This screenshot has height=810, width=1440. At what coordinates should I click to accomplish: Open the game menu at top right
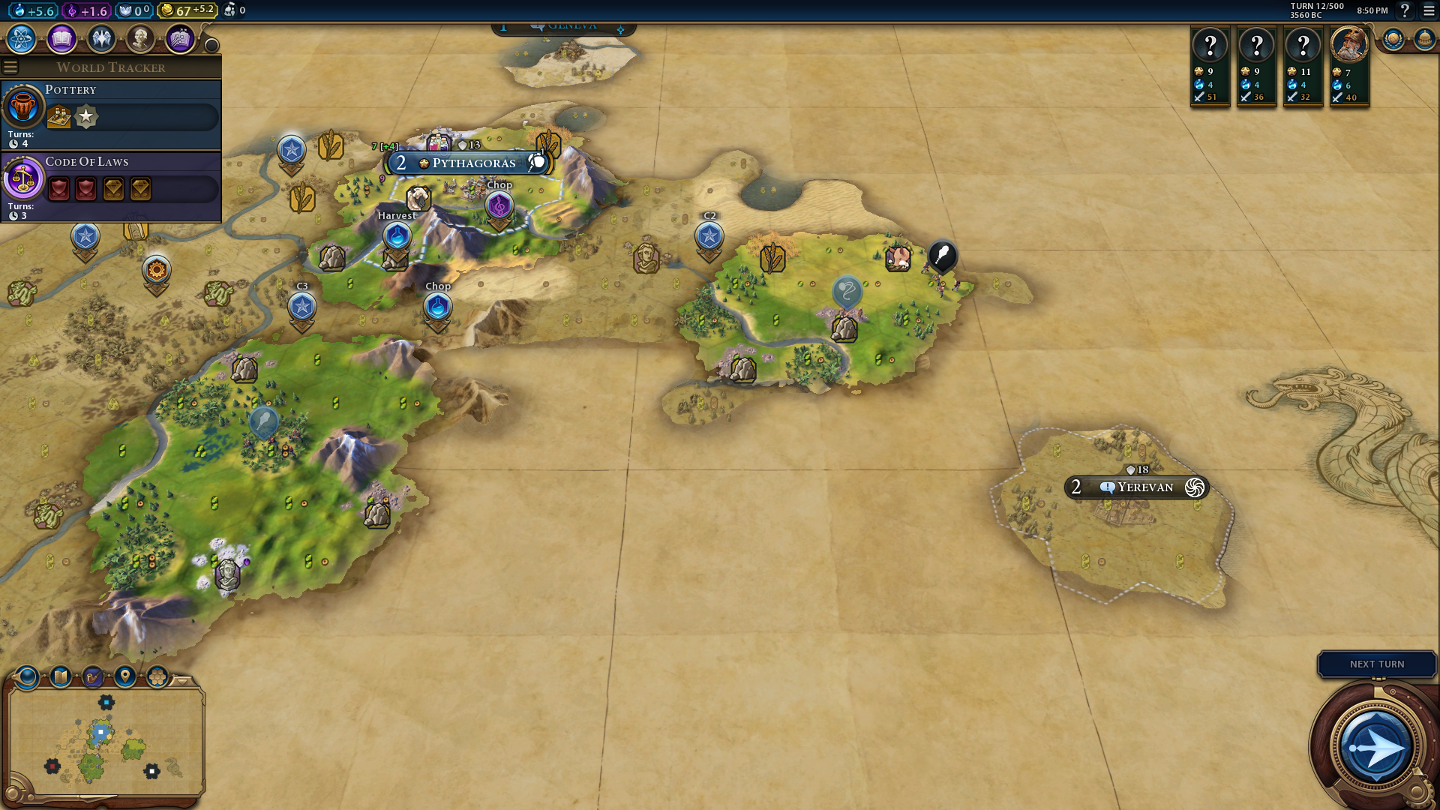coord(1428,11)
